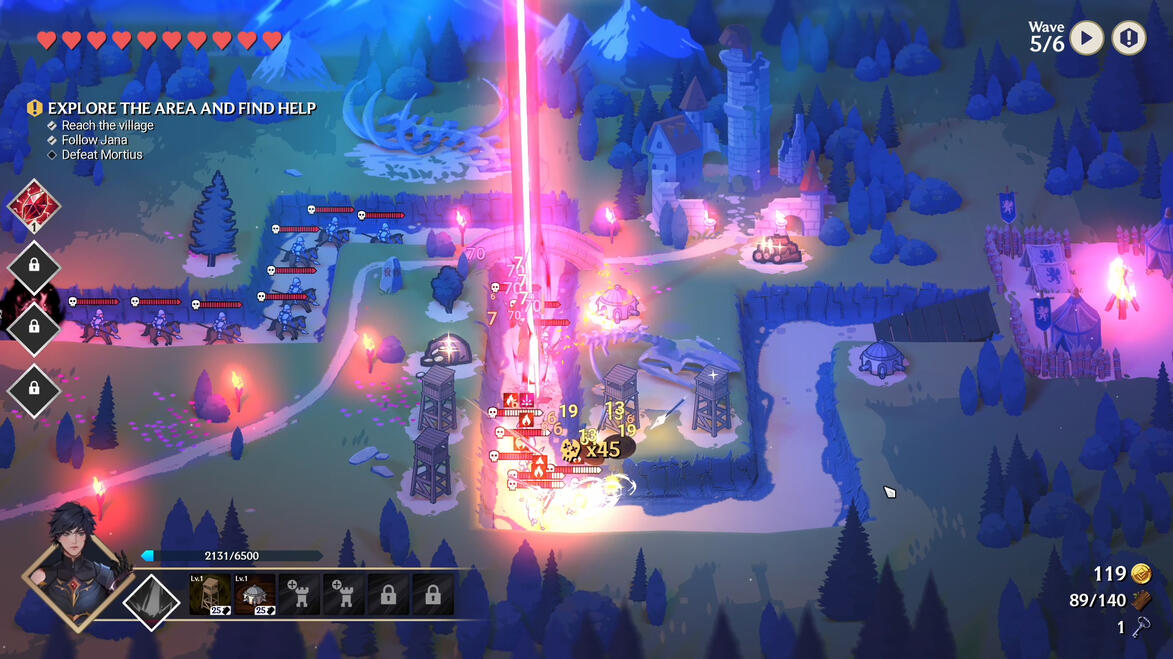
Task: Activate the red crystal ability
Action: click(x=34, y=207)
